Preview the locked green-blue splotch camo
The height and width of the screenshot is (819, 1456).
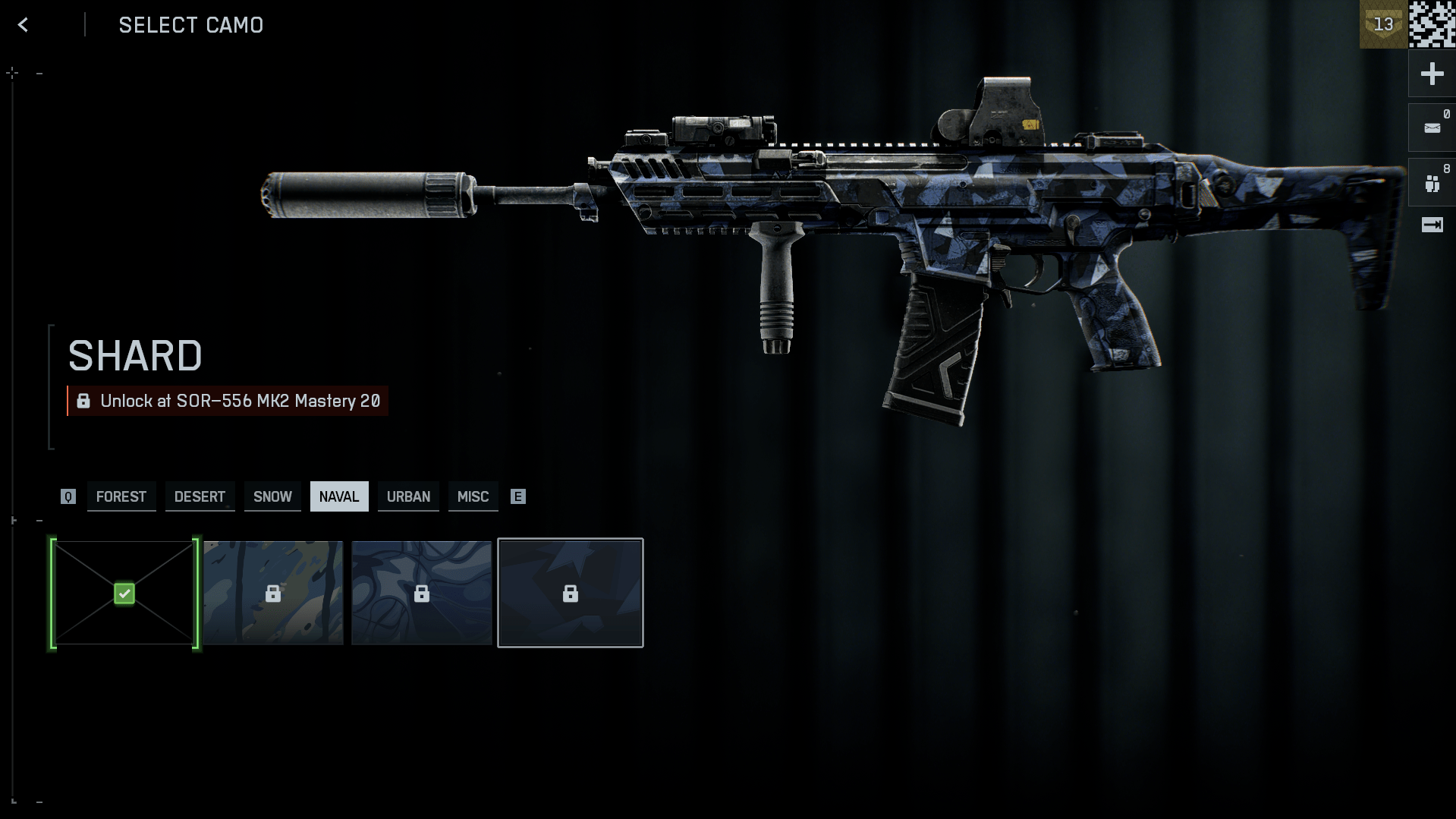coord(273,593)
